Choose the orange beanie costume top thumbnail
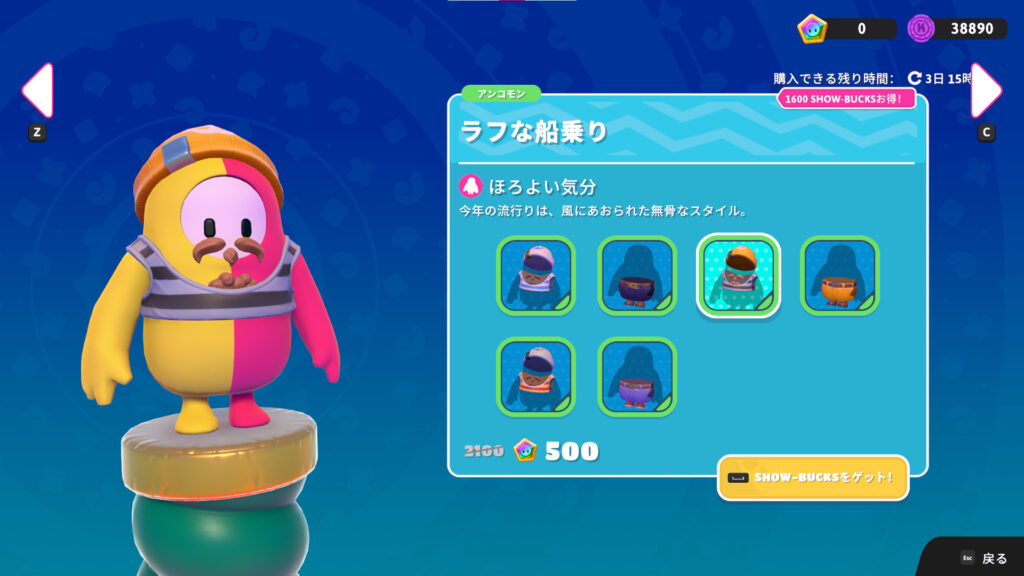Image resolution: width=1024 pixels, height=576 pixels. click(737, 275)
